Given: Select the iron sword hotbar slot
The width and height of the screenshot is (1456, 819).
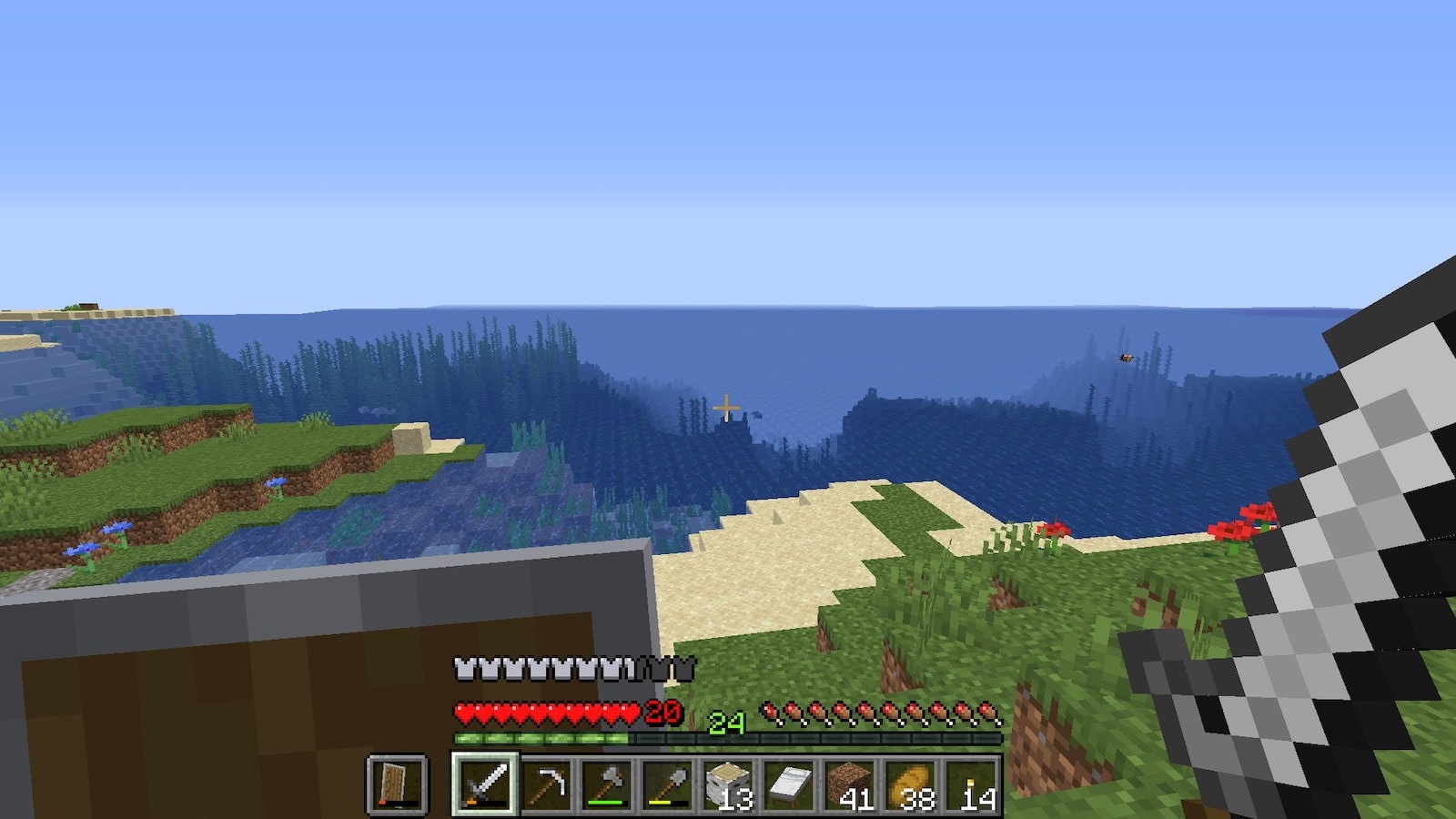Looking at the screenshot, I should 484,784.
